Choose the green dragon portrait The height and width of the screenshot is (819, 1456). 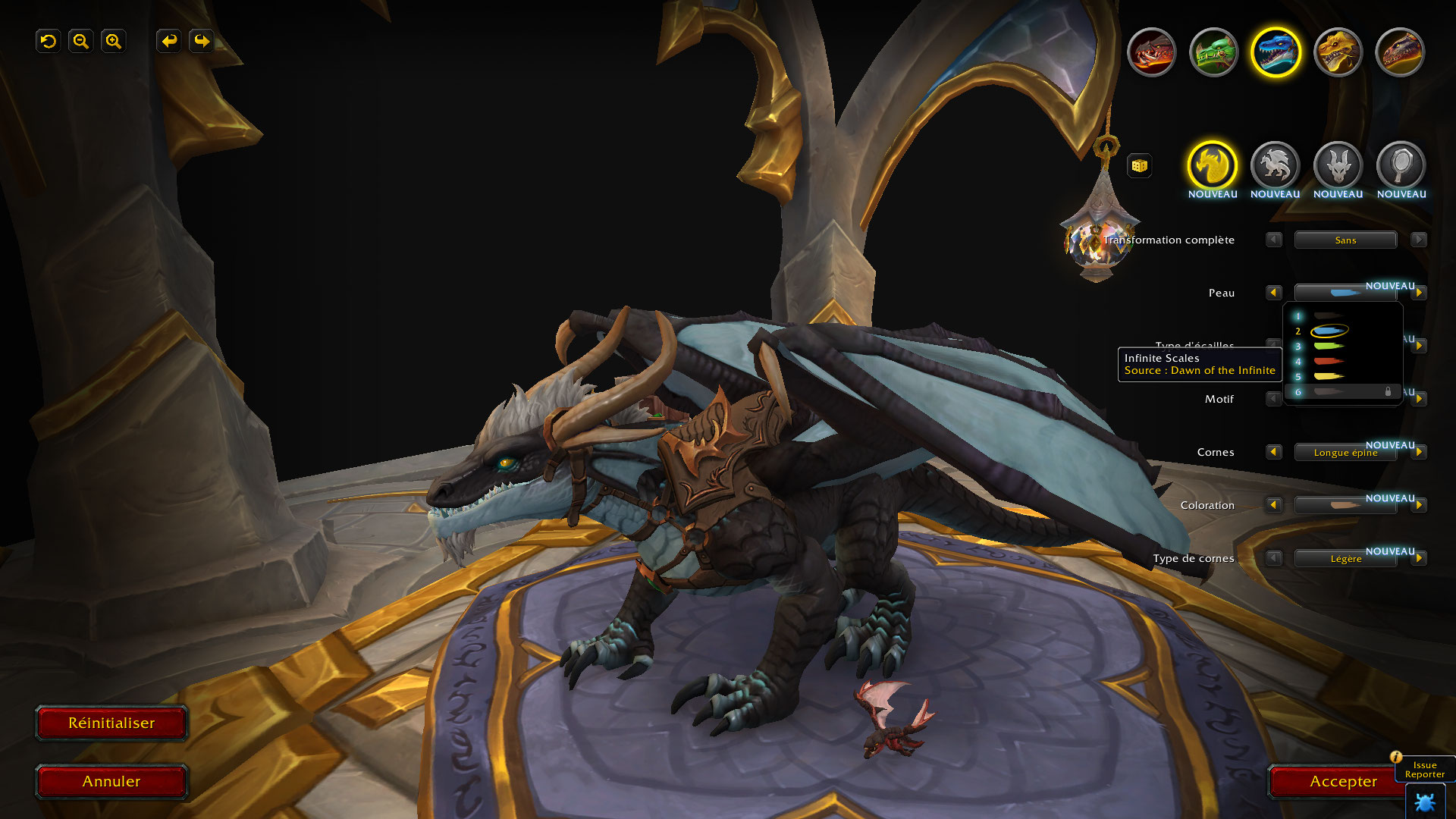click(x=1213, y=52)
